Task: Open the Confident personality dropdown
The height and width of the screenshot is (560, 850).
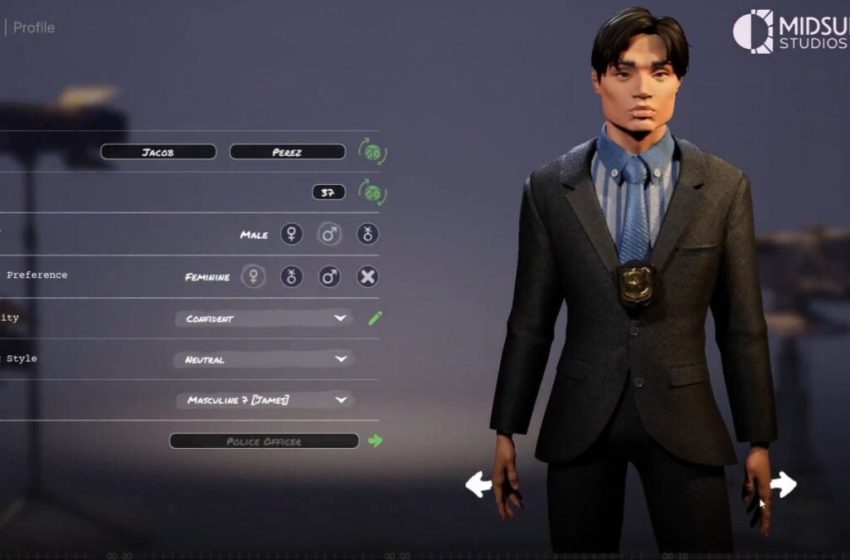Action: tap(263, 319)
